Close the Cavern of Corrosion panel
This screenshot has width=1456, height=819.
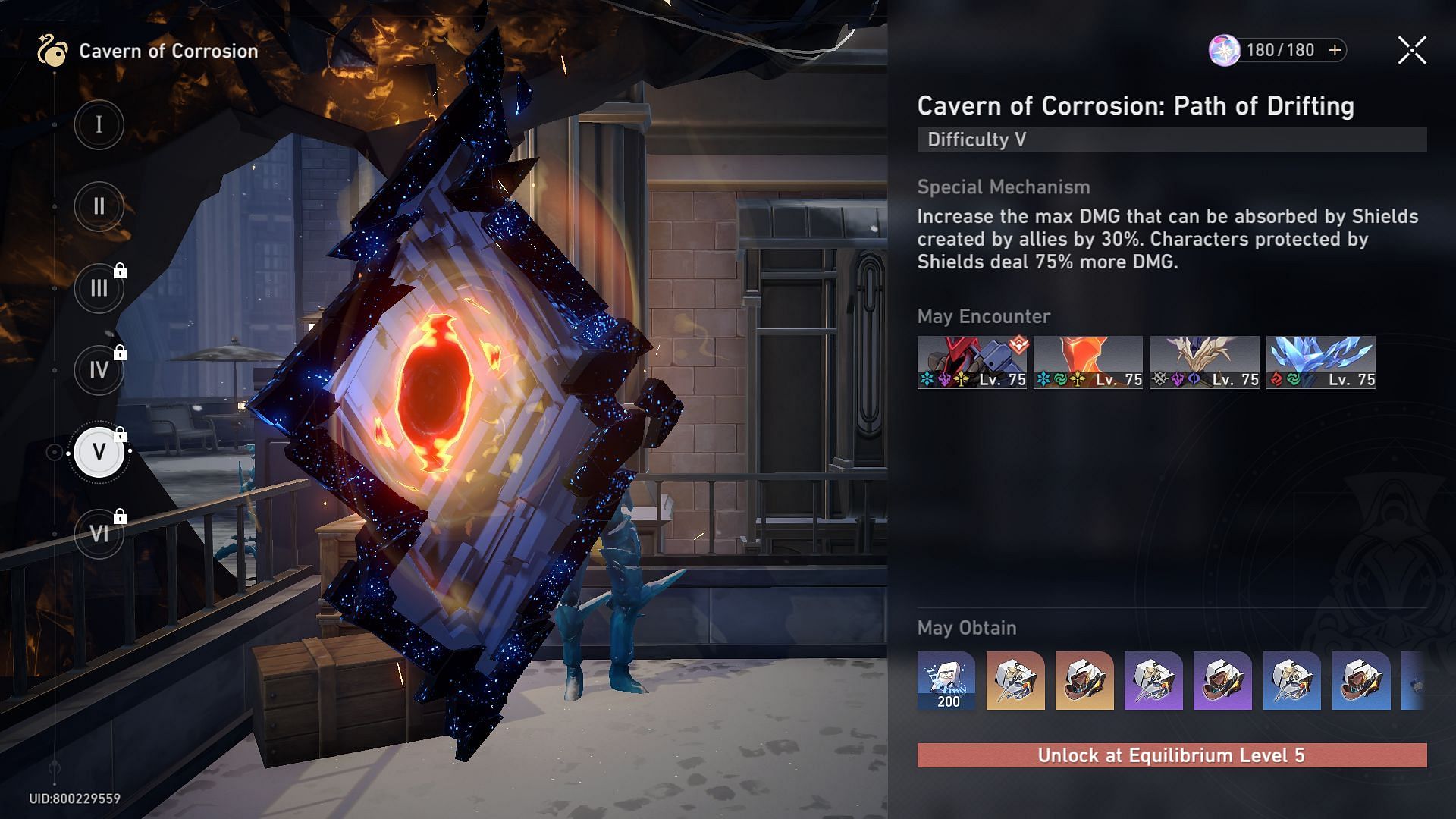pos(1411,51)
